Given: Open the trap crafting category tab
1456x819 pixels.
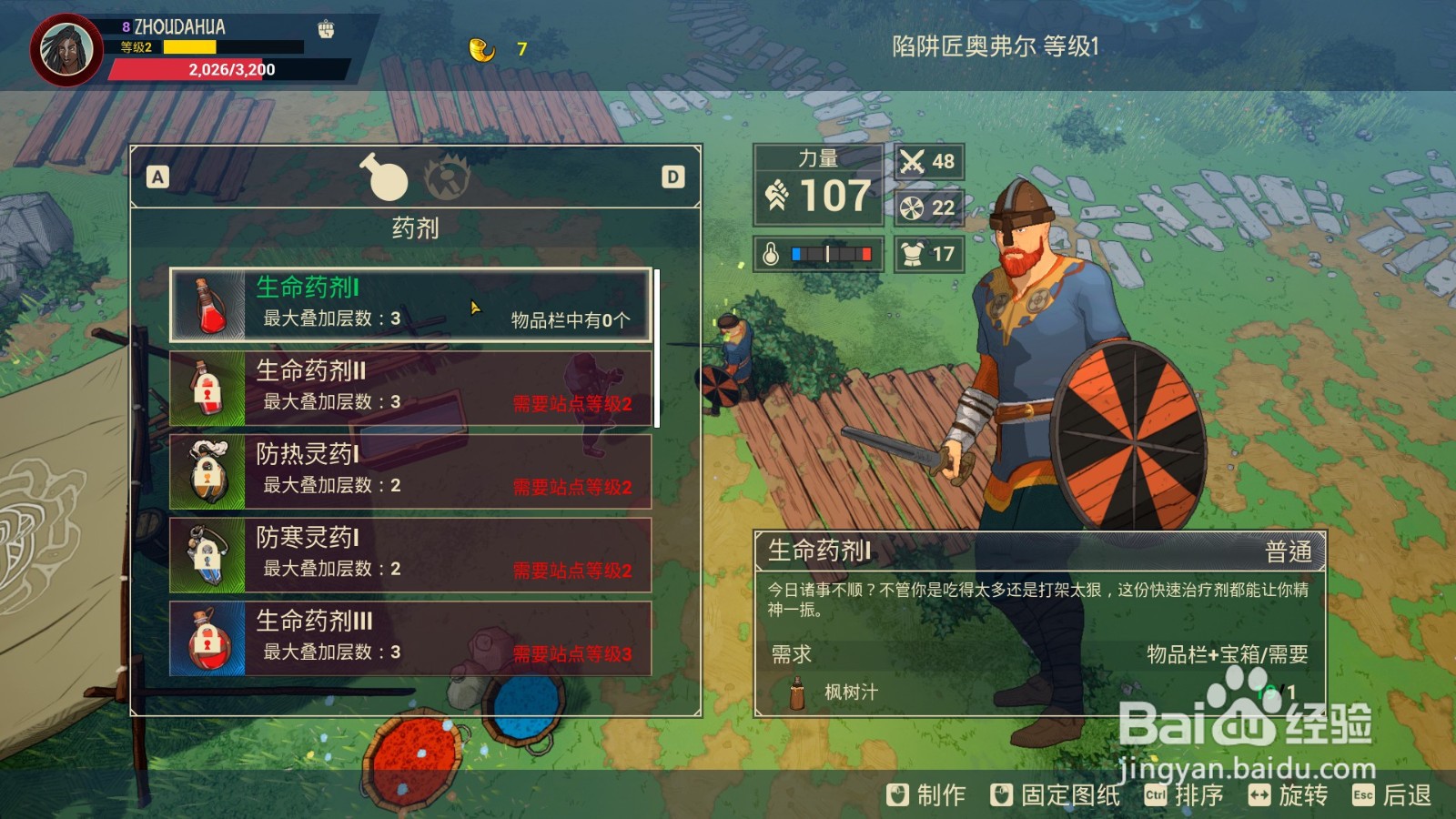Looking at the screenshot, I should click(x=449, y=178).
